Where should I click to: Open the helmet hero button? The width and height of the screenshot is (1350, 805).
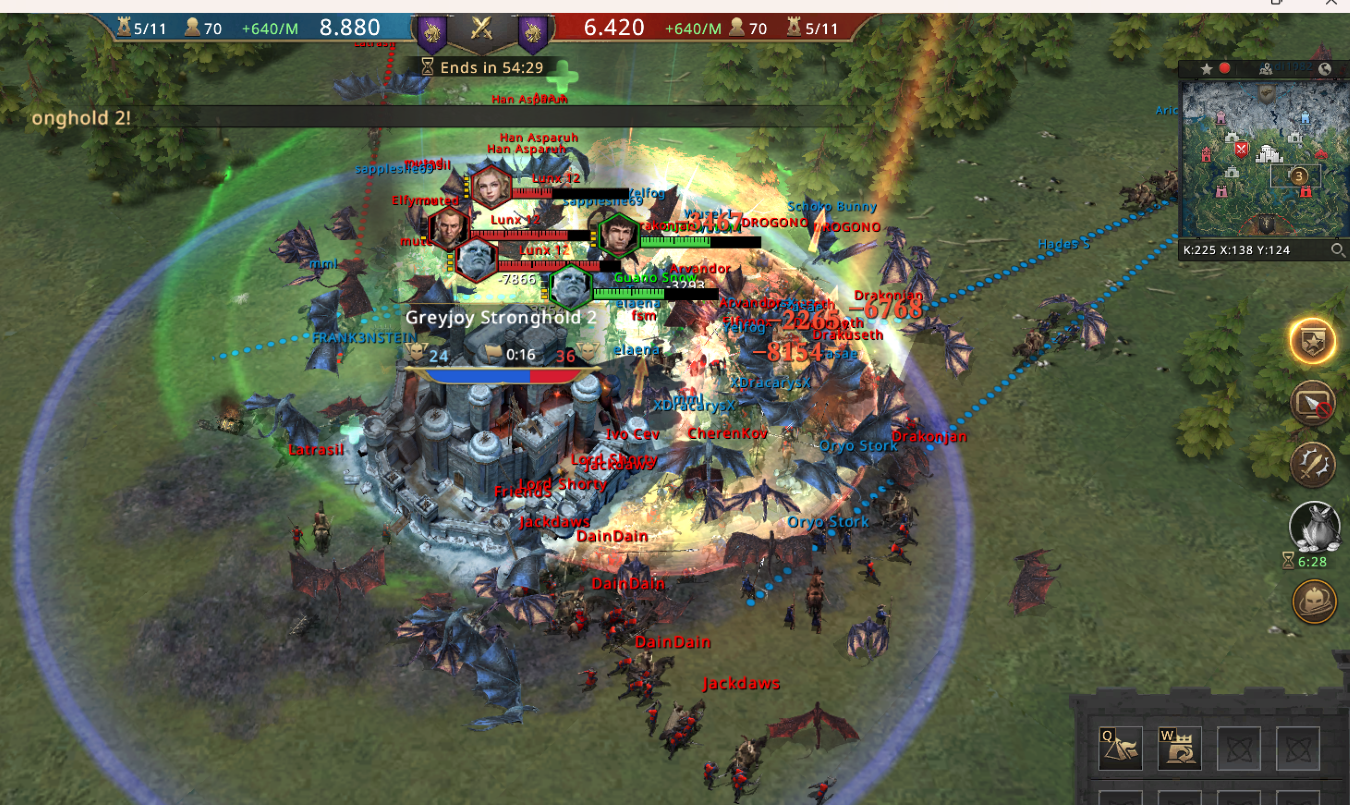click(1313, 602)
